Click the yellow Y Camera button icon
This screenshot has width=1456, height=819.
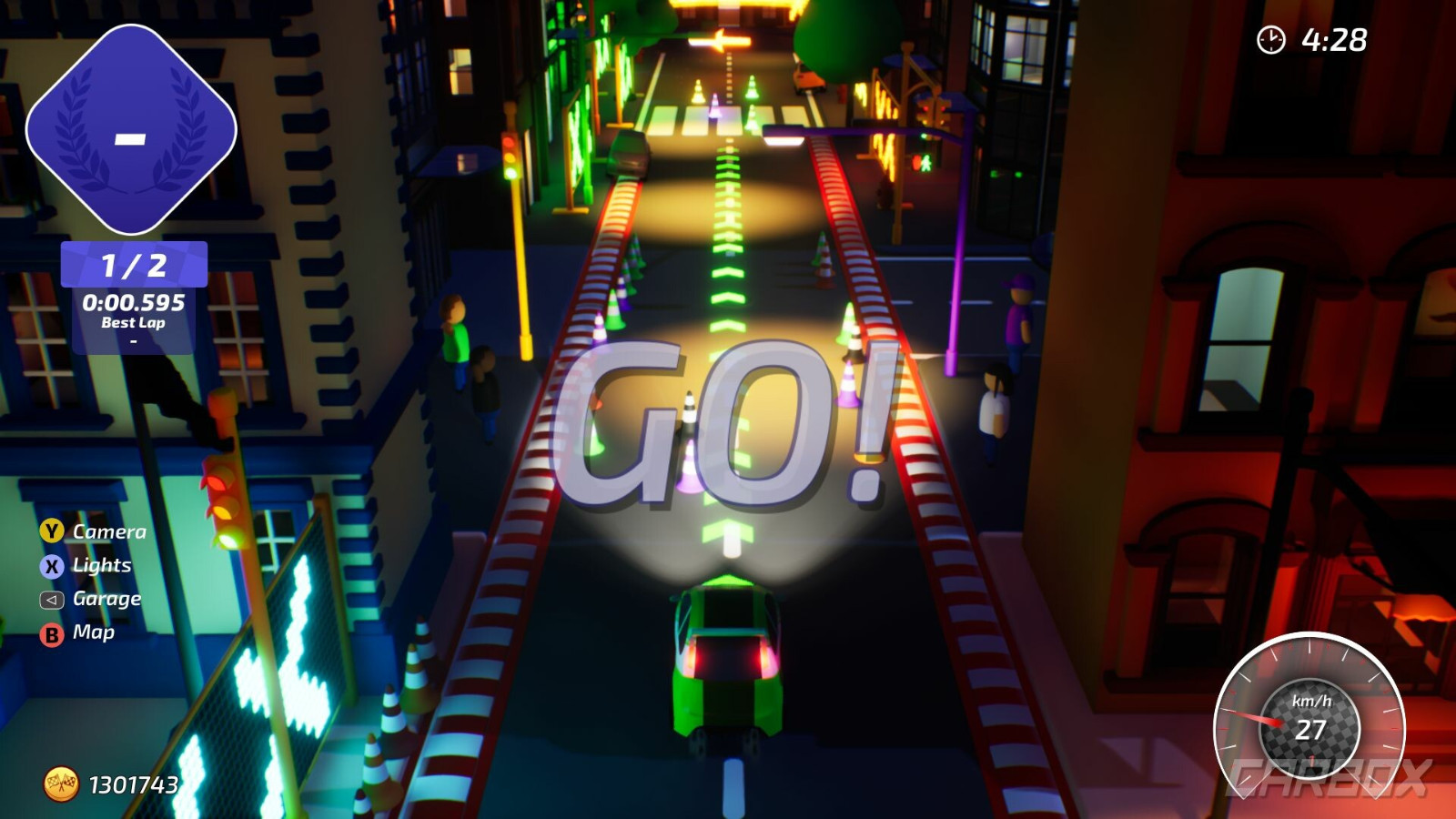pyautogui.click(x=52, y=531)
